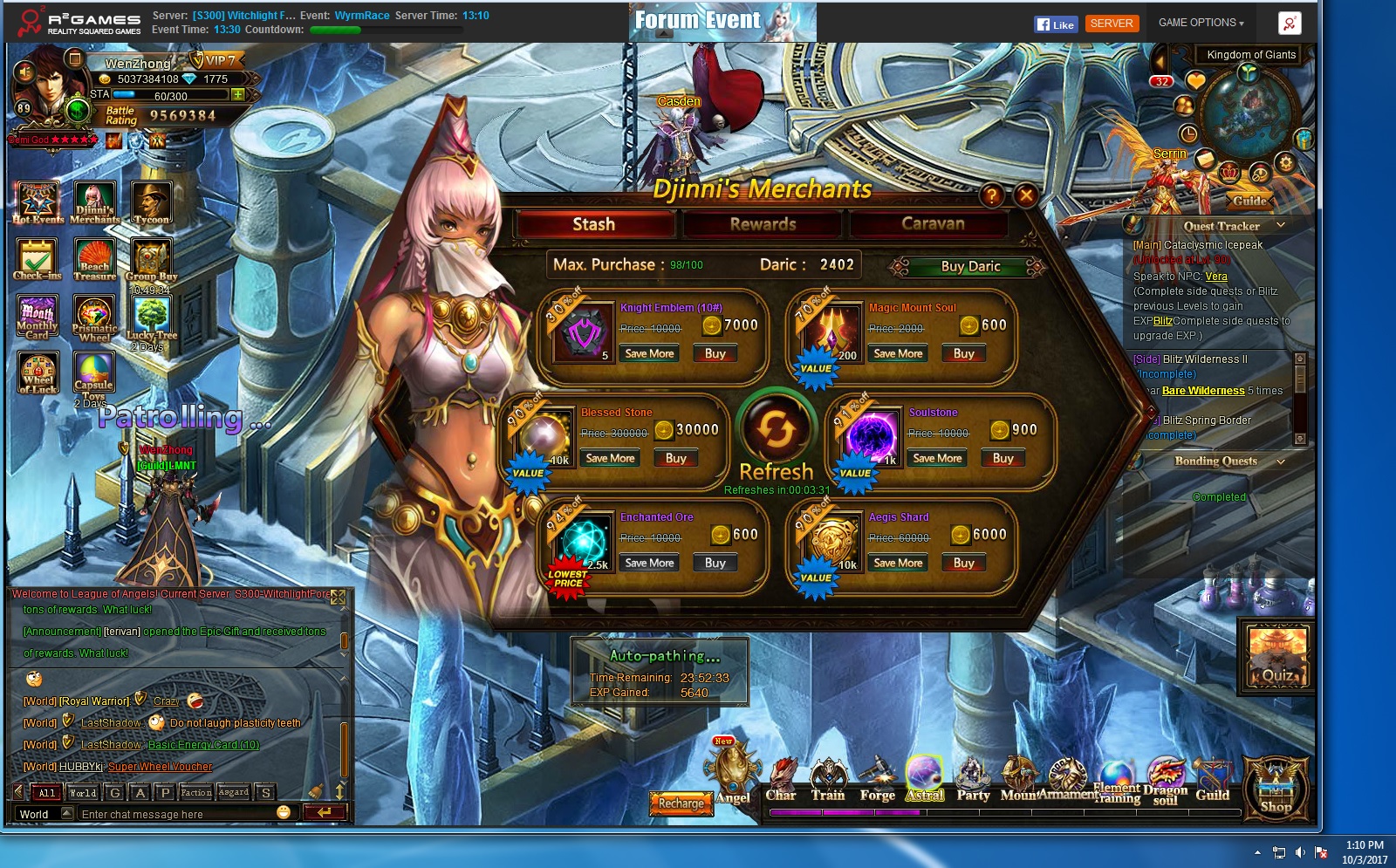Open the Quiz event
Screen dimensions: 1396x868
point(1276,658)
